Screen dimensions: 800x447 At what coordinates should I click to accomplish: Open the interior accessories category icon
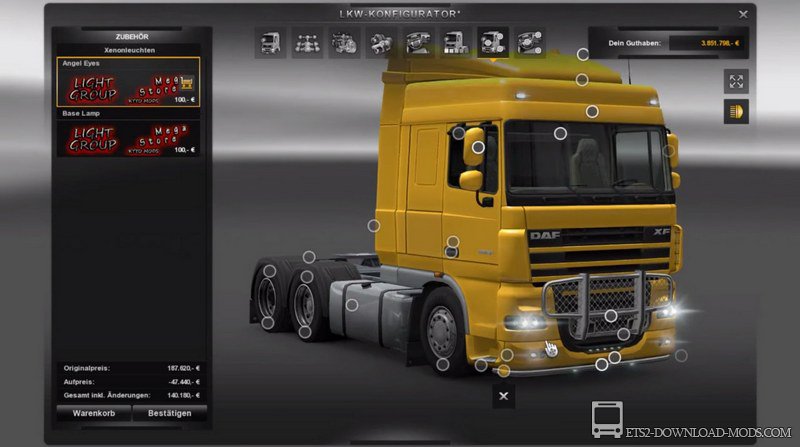(x=527, y=43)
